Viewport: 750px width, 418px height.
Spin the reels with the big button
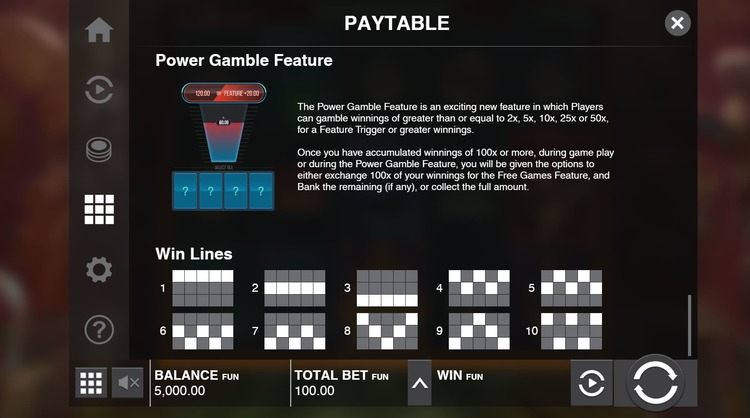tap(655, 383)
